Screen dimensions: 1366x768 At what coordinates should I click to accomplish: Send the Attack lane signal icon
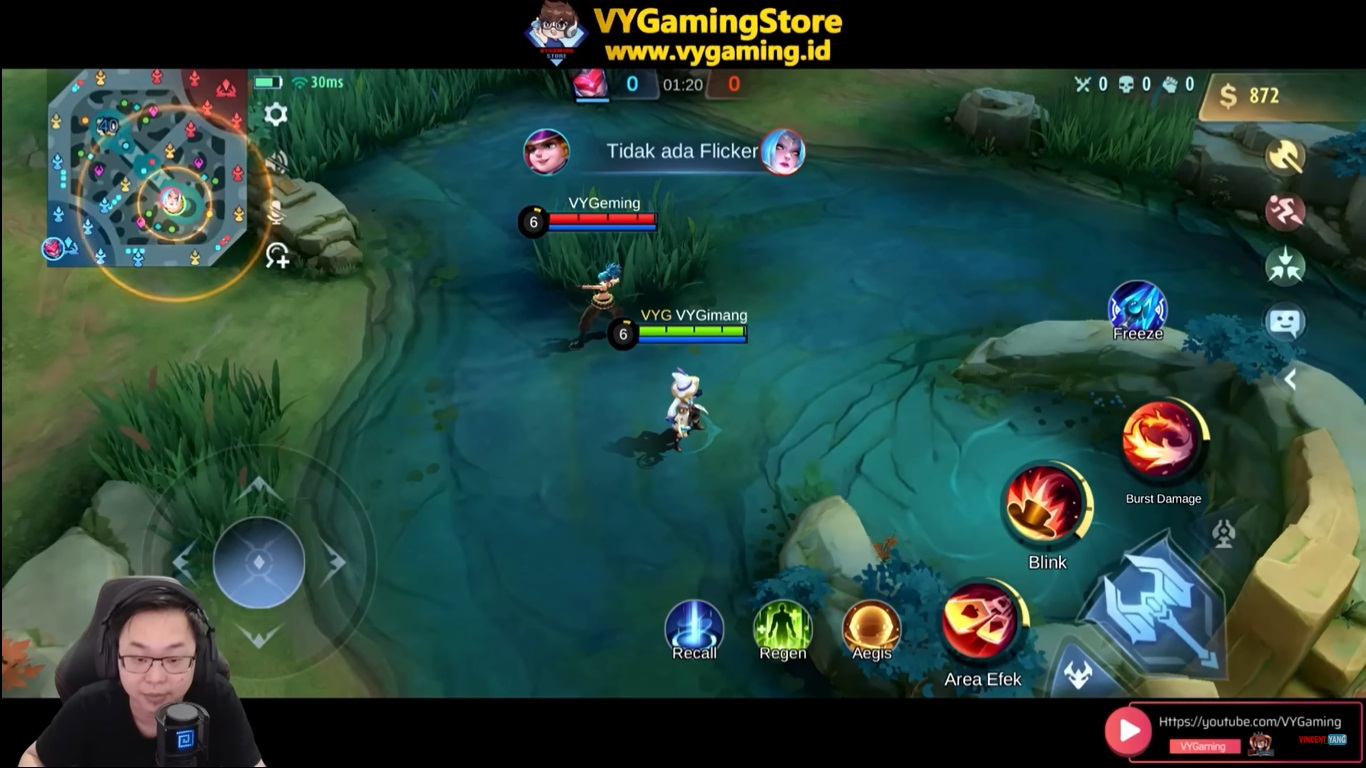[x=1288, y=156]
